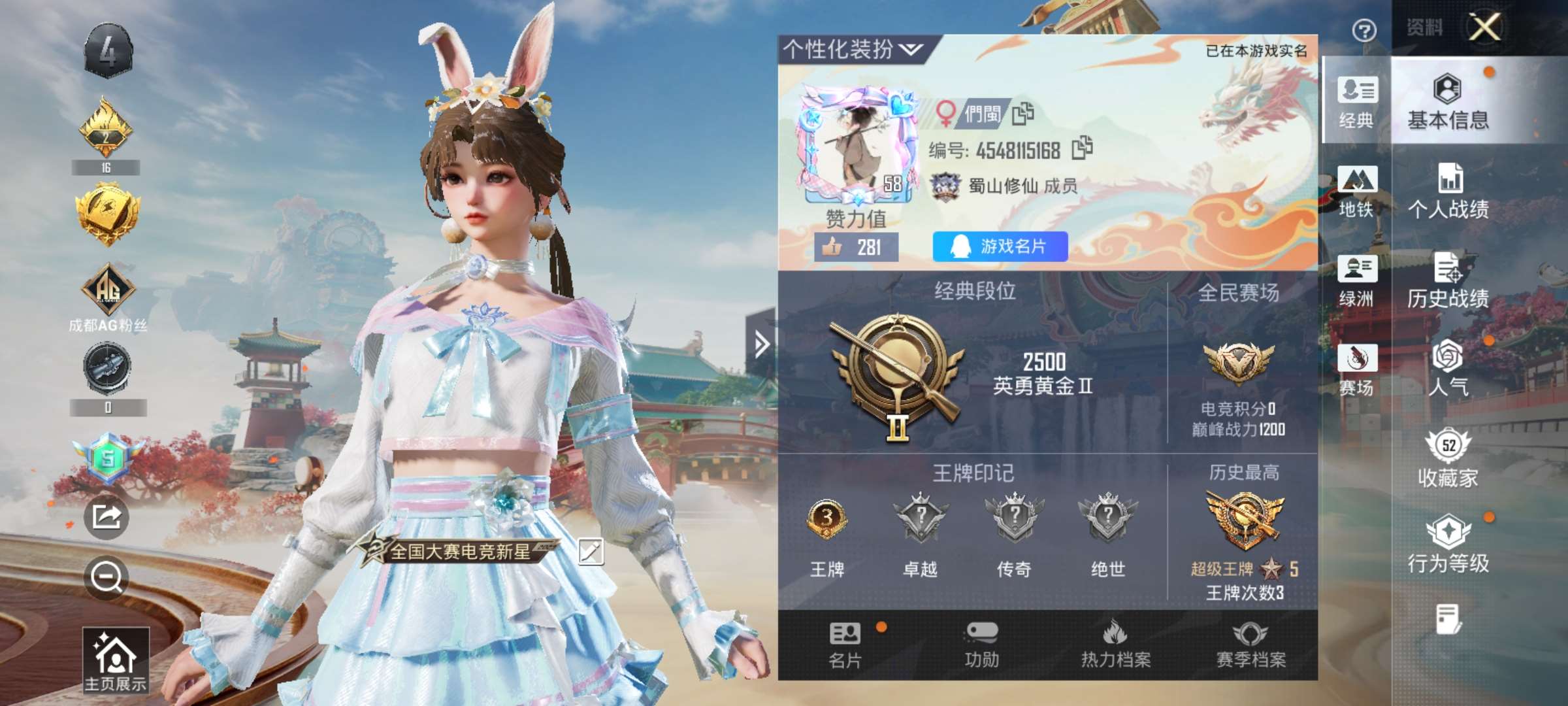
Task: Edit the 全国大赛电竞新星 title
Action: (x=591, y=551)
